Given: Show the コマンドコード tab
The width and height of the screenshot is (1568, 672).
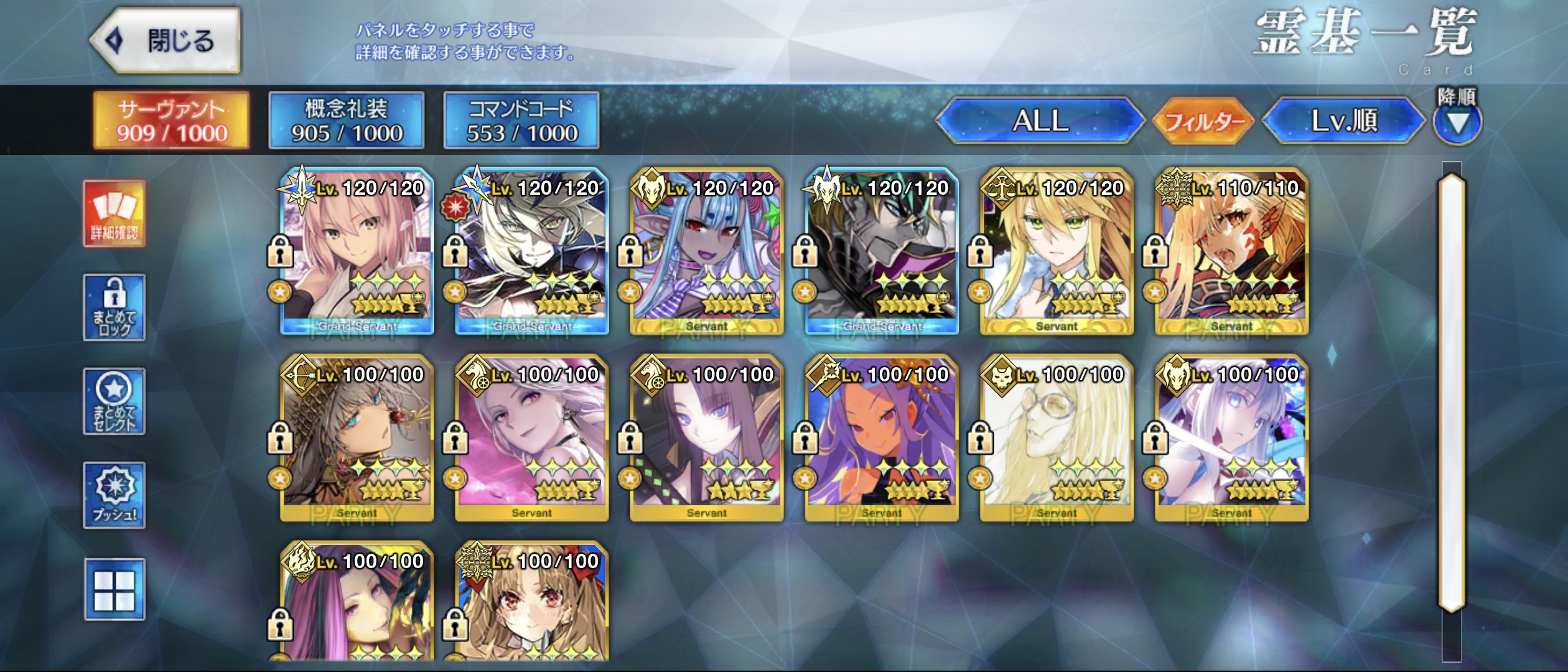Looking at the screenshot, I should click(x=521, y=121).
